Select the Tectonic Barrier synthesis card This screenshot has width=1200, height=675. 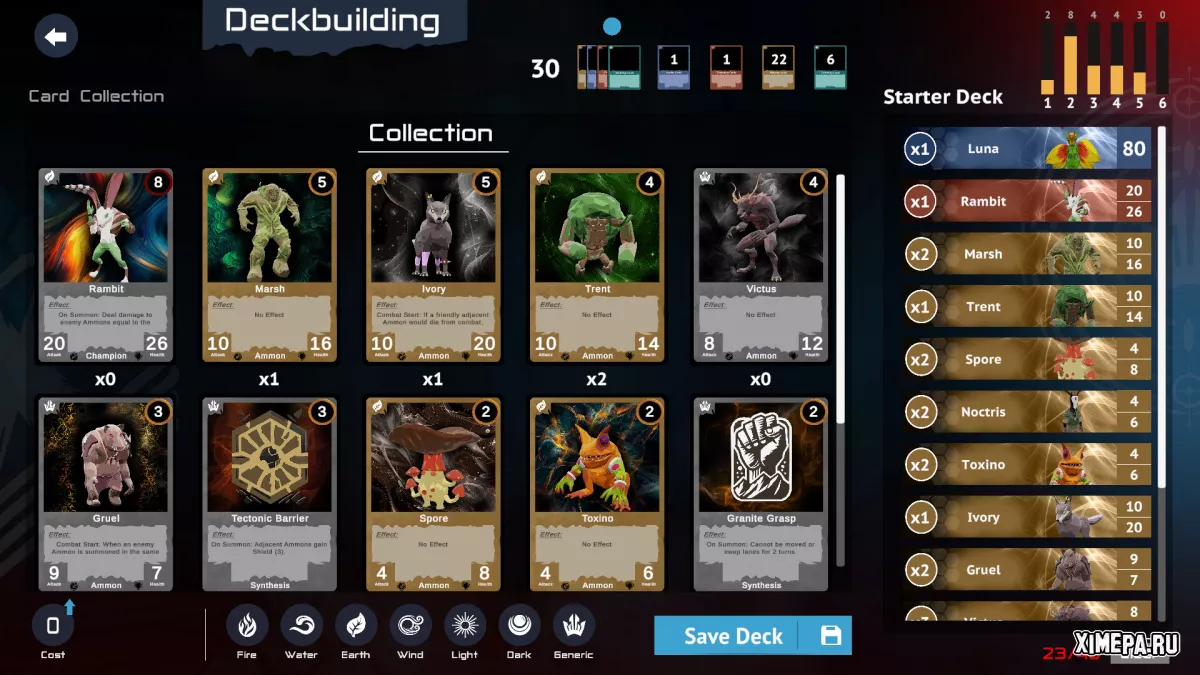coord(269,494)
